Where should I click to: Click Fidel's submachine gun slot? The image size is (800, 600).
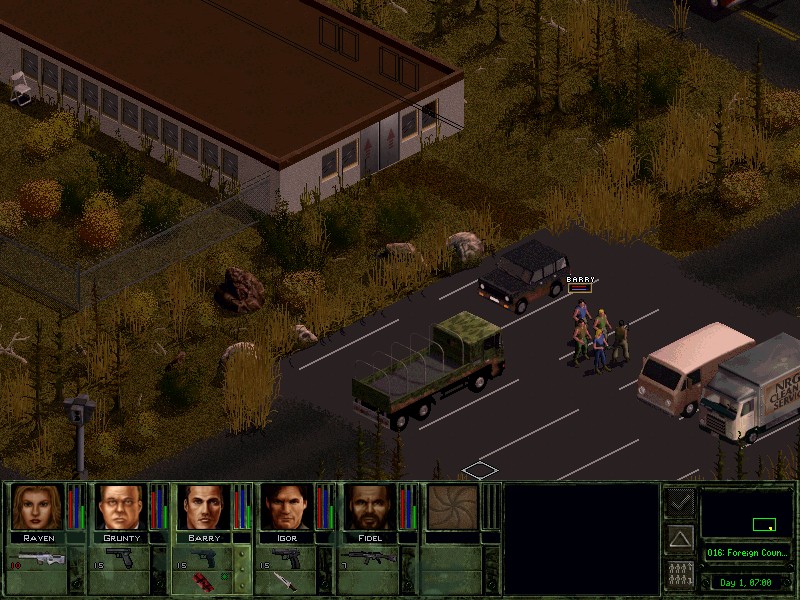(372, 558)
